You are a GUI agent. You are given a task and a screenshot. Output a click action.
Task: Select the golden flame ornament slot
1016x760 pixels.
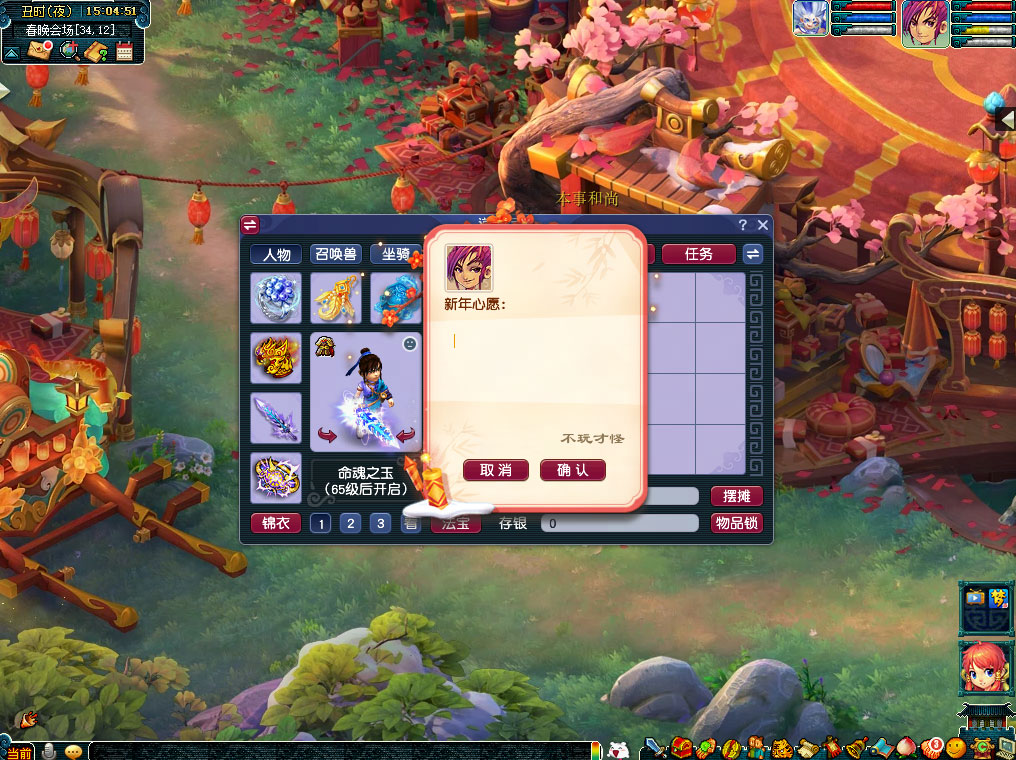[x=276, y=358]
